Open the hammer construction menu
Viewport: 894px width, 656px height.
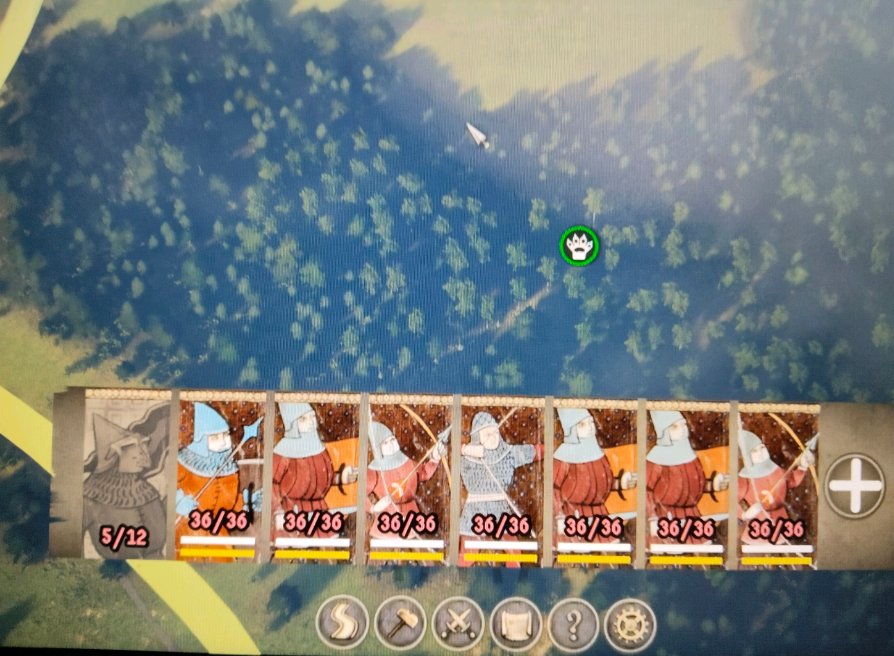[400, 625]
